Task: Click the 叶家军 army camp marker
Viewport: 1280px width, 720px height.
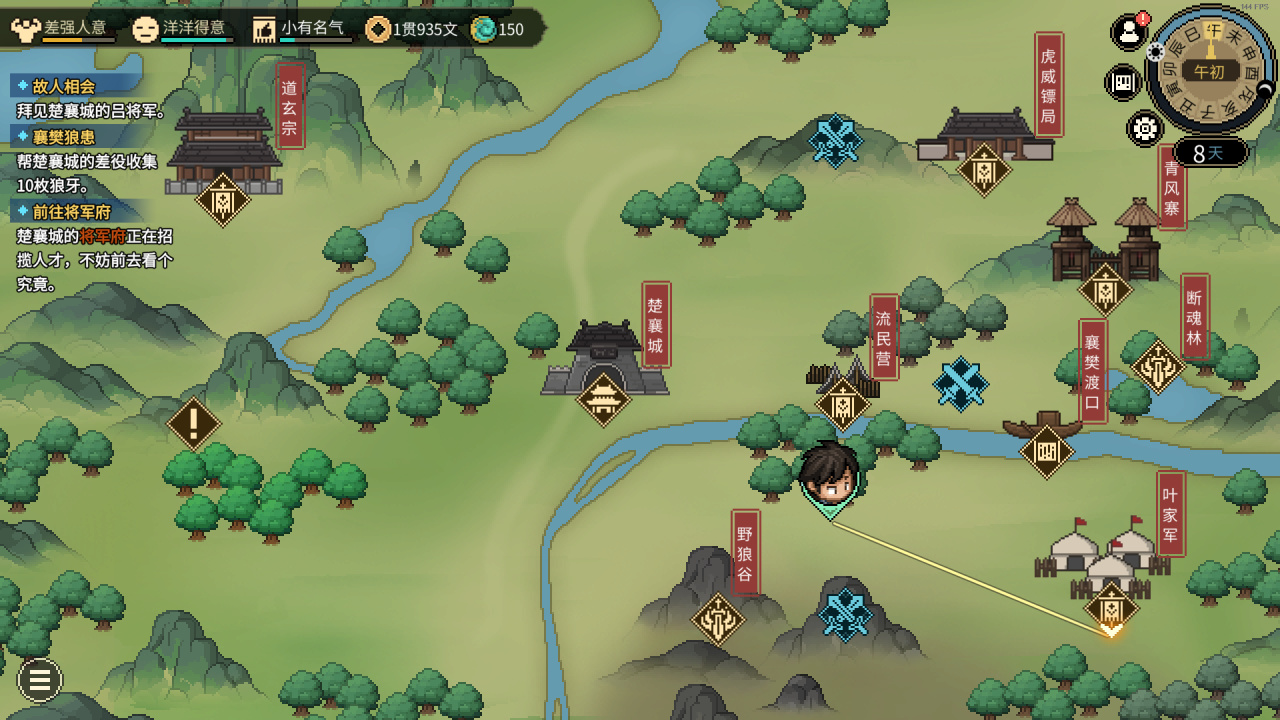Action: 1111,607
